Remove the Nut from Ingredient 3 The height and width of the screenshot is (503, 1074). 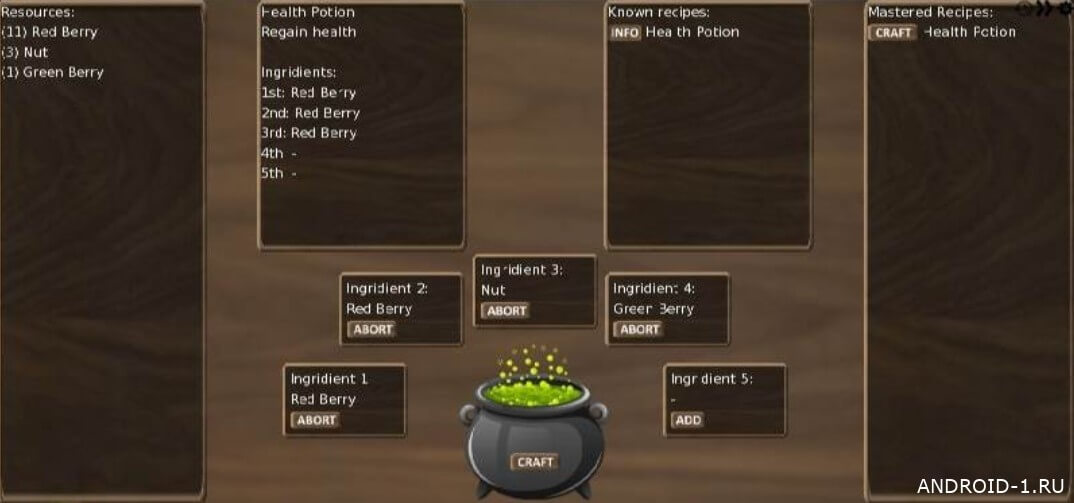coord(506,311)
